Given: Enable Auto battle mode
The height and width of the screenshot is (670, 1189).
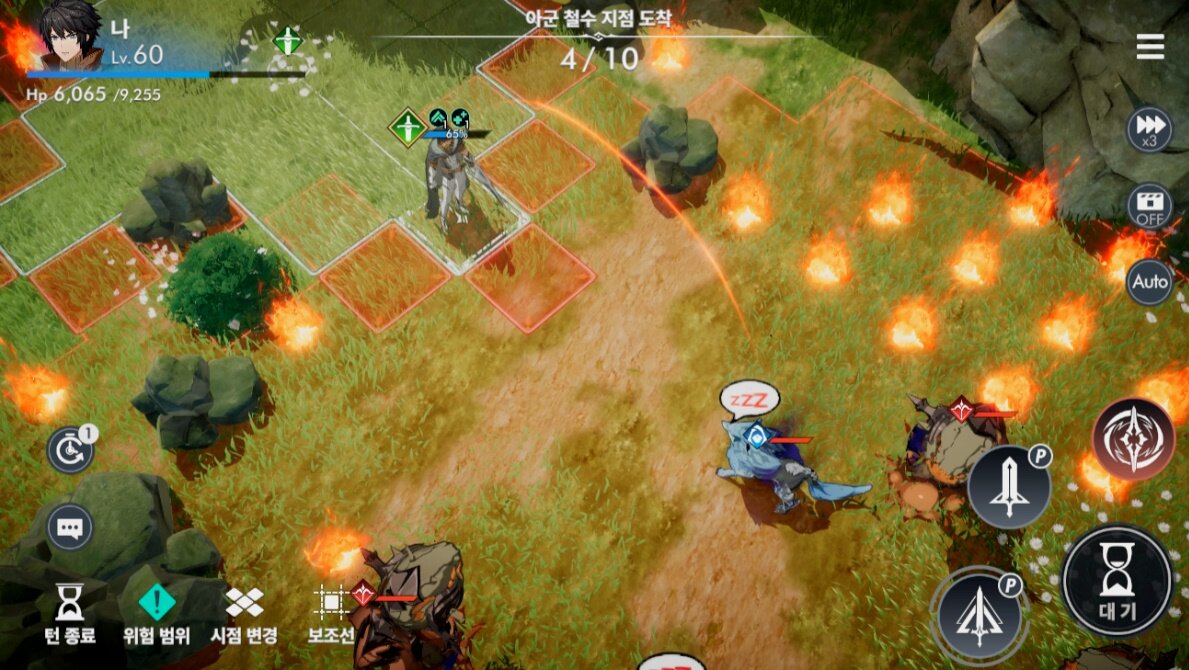Looking at the screenshot, I should tap(1149, 283).
